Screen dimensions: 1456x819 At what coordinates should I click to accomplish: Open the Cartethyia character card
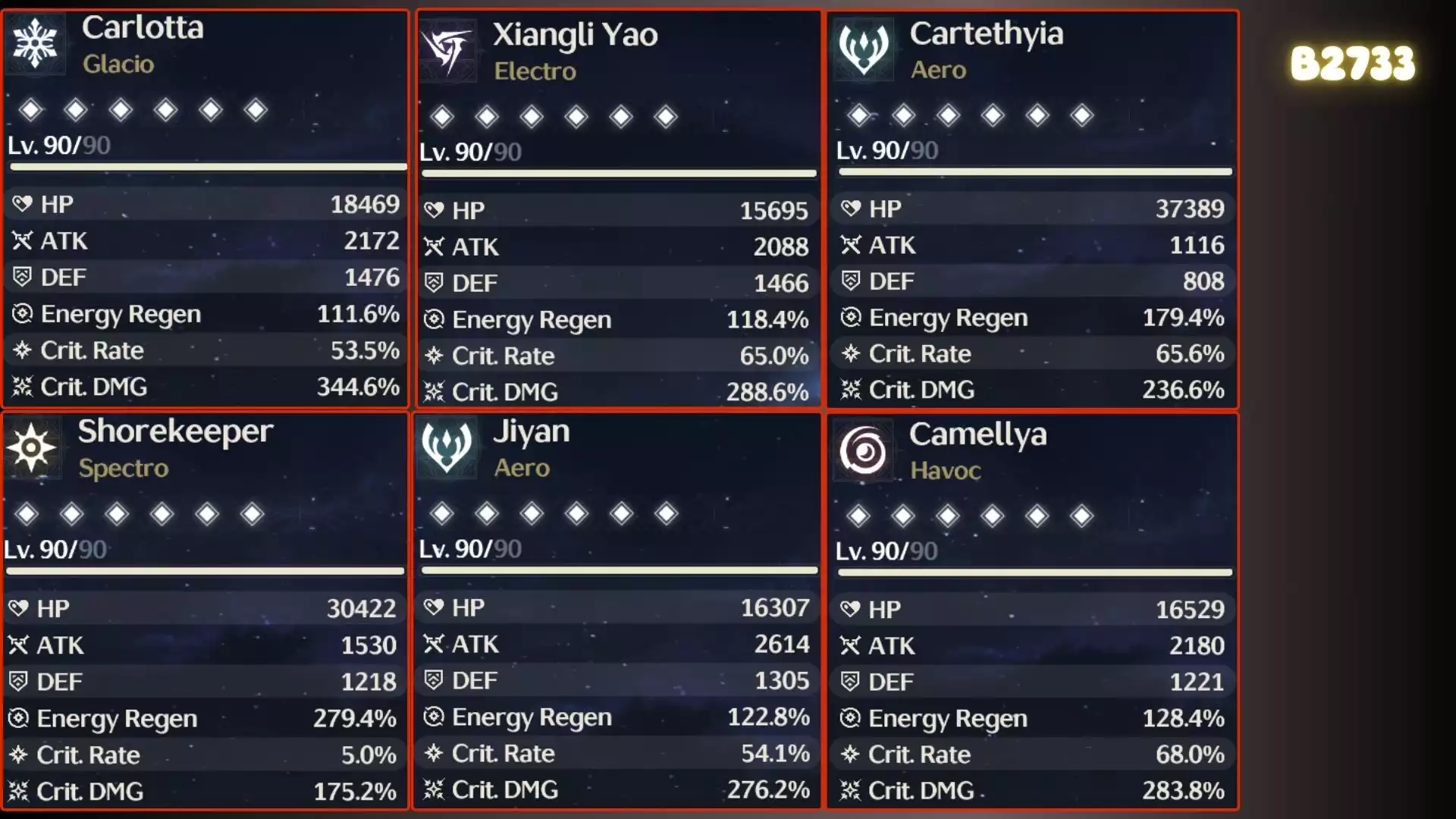[1032, 209]
